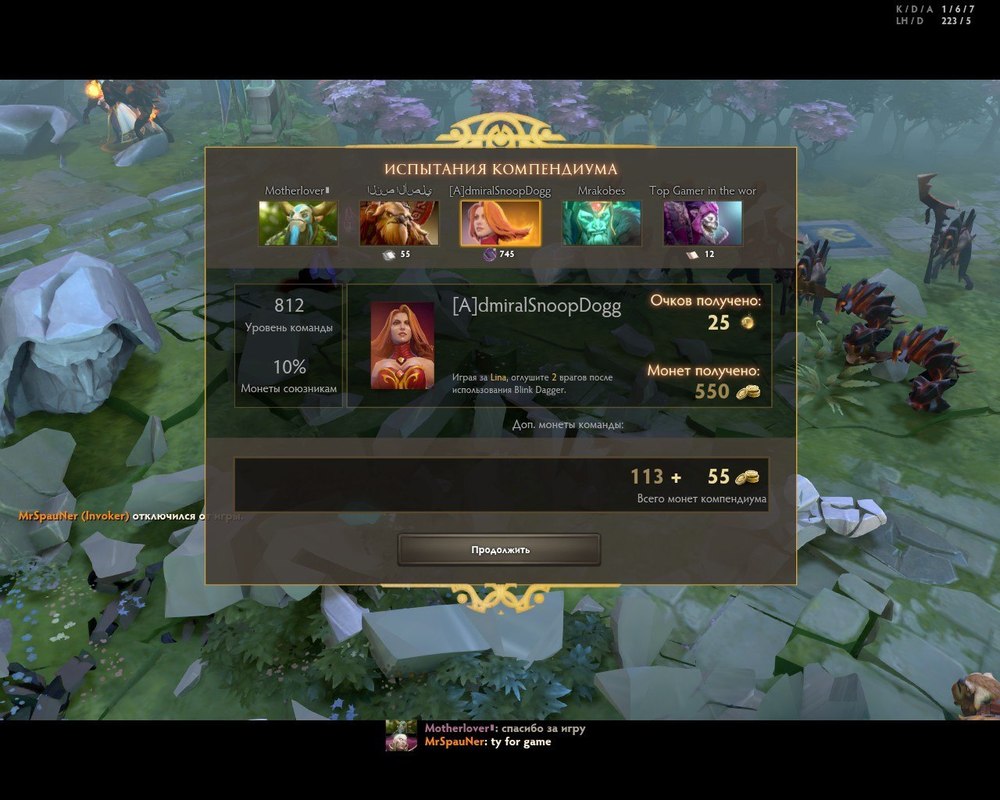Viewport: 1000px width, 800px height.
Task: Choose the Earthshaker player portrait
Action: tap(399, 223)
